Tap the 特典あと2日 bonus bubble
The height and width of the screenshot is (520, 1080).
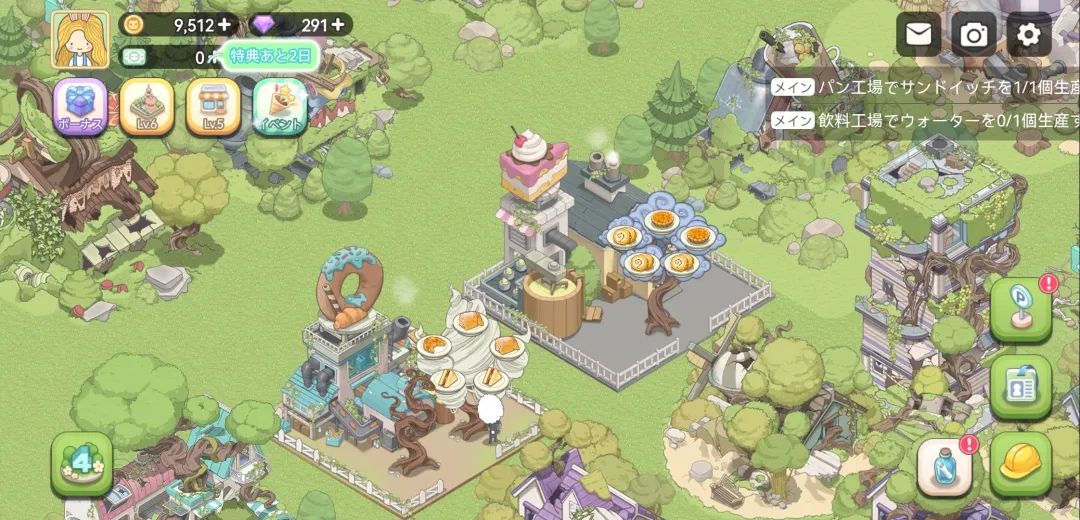click(271, 56)
